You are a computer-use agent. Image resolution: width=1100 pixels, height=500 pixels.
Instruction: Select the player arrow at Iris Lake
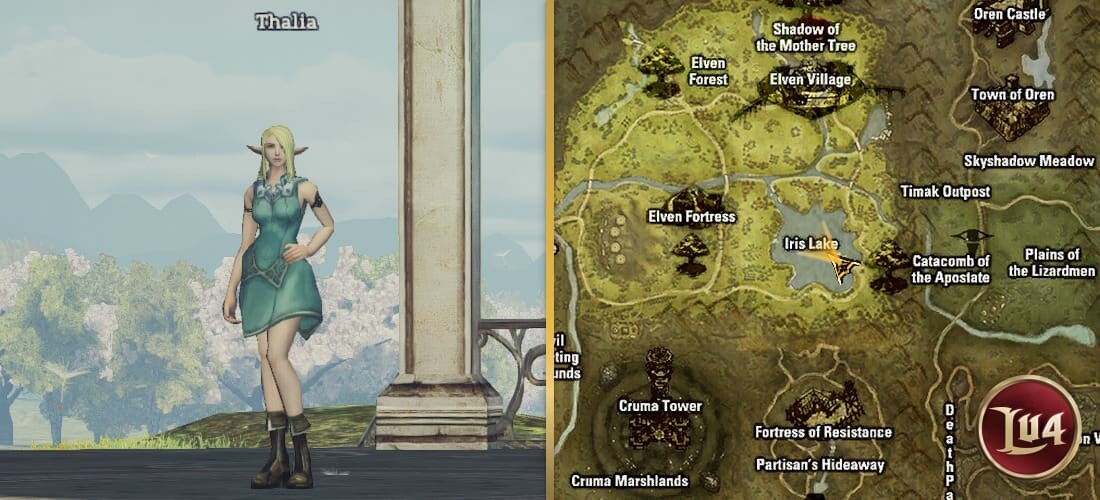(840, 264)
